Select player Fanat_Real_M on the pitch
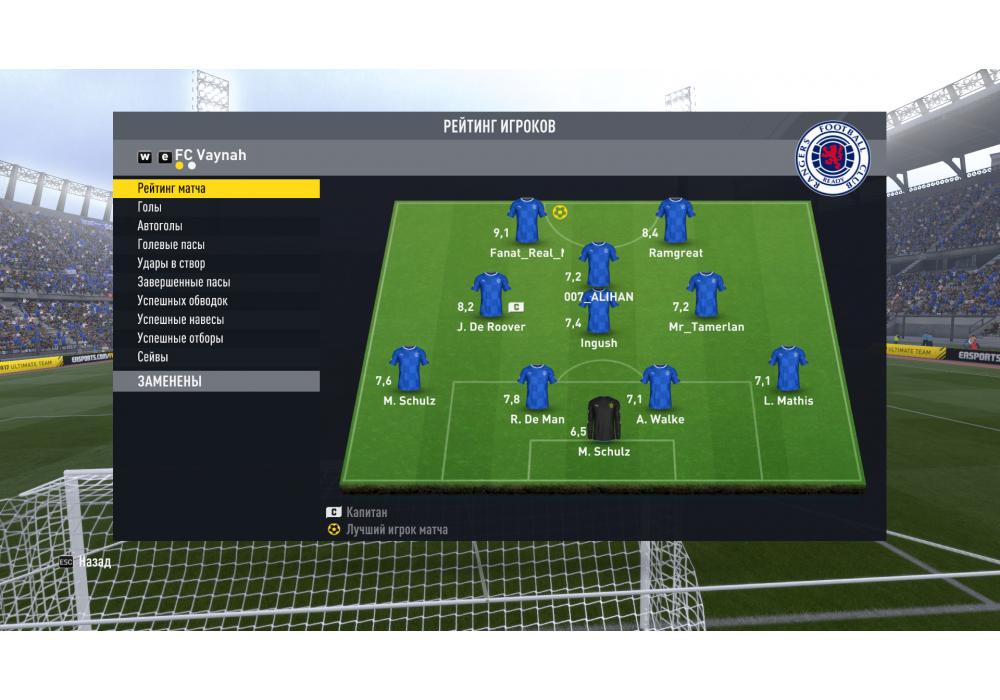The width and height of the screenshot is (1000, 700). (526, 220)
